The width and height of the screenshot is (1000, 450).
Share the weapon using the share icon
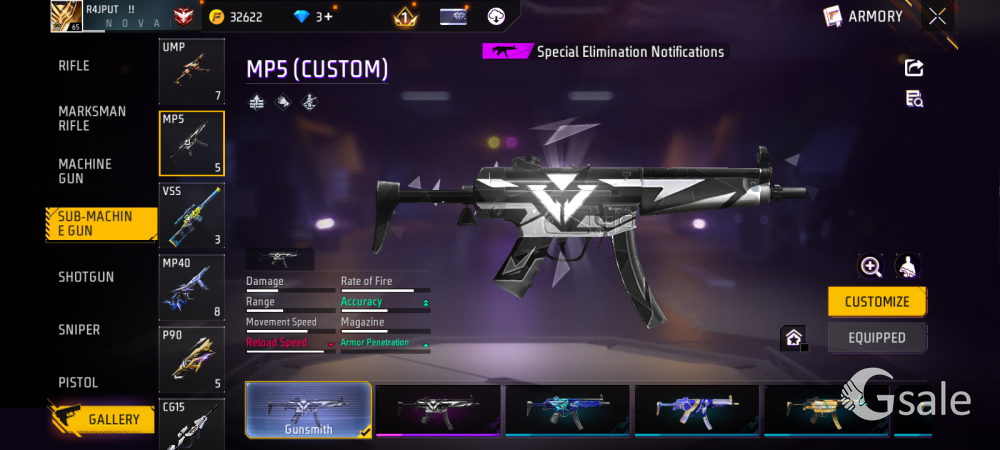pos(914,68)
